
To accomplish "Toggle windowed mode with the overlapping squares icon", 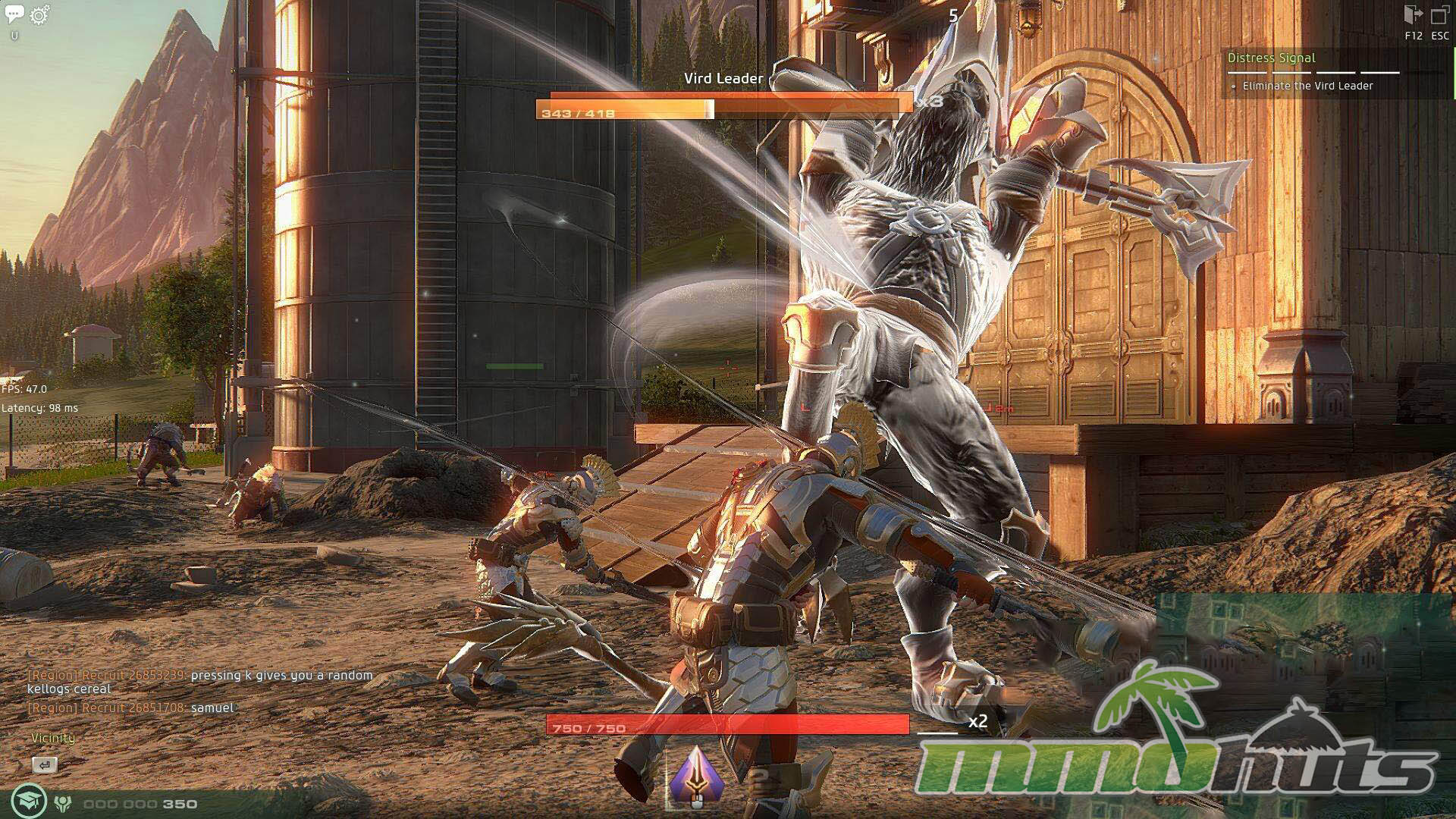I will [1439, 15].
